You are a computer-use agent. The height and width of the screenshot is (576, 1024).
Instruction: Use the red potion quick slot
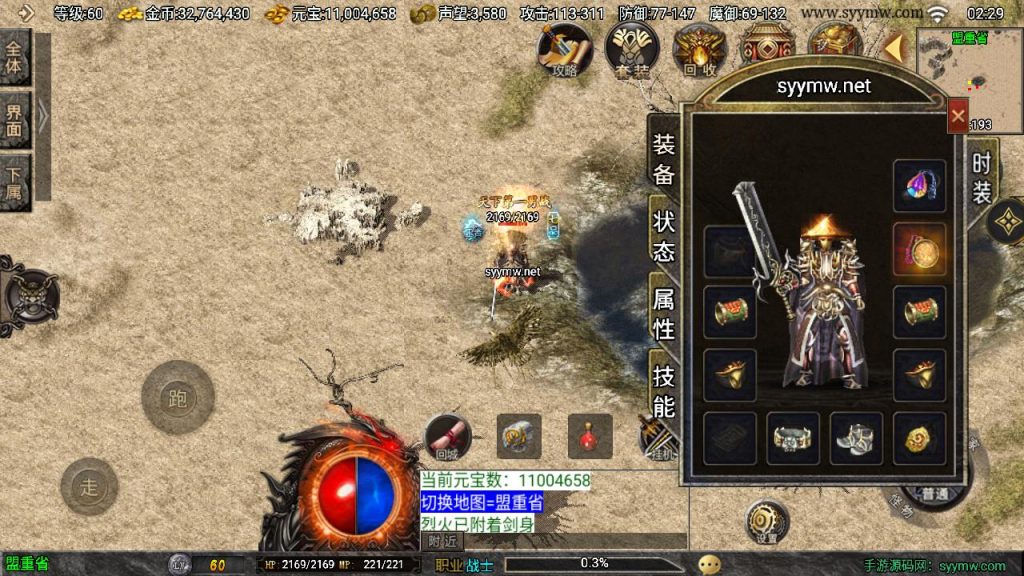590,436
